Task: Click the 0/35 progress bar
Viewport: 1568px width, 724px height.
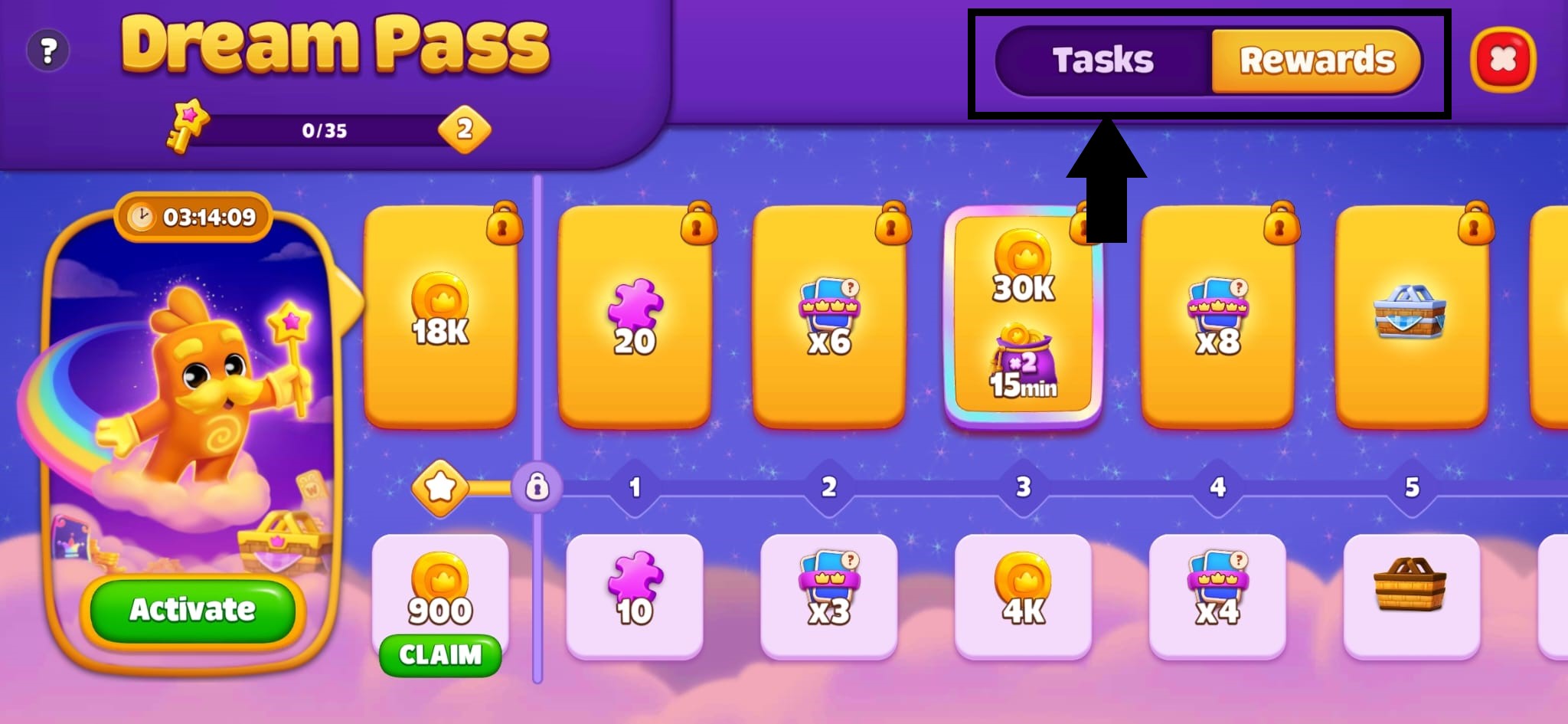Action: pos(325,130)
